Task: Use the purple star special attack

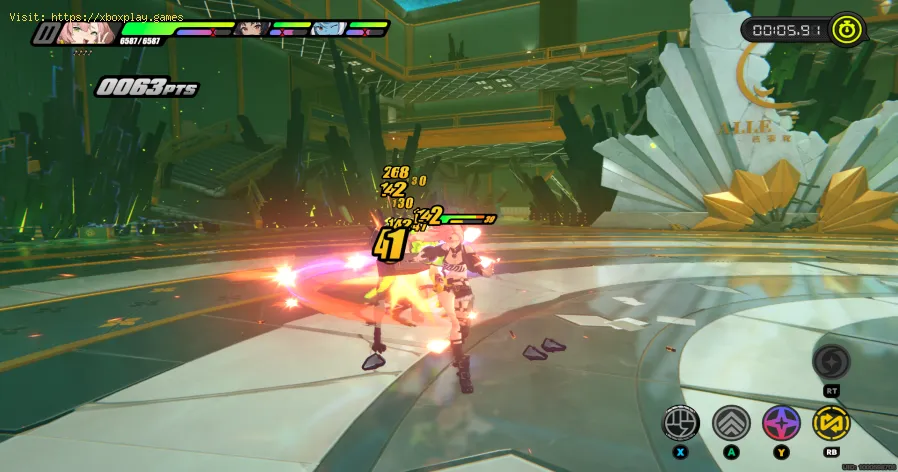Action: 781,423
